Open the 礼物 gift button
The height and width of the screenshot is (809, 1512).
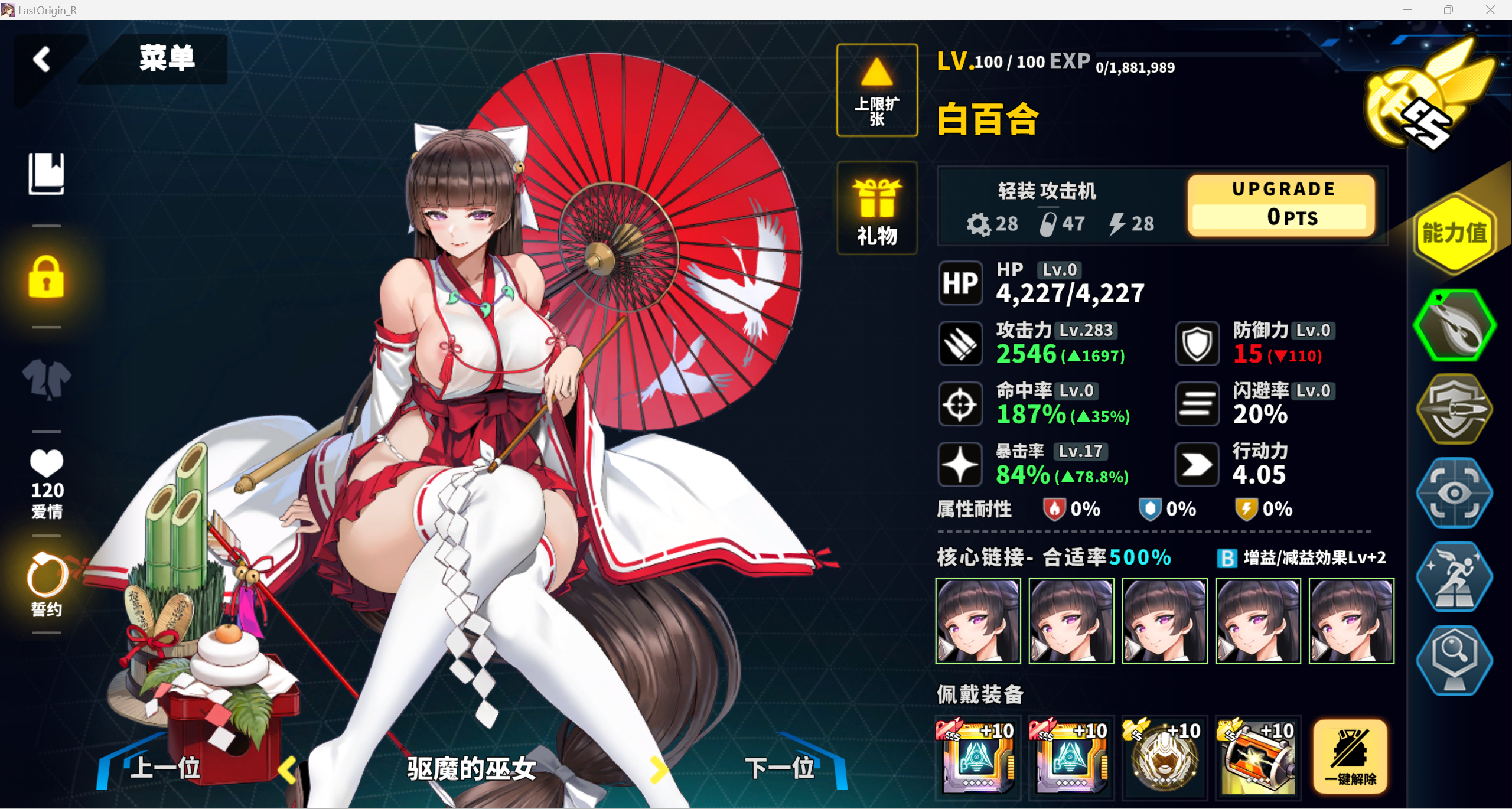876,208
